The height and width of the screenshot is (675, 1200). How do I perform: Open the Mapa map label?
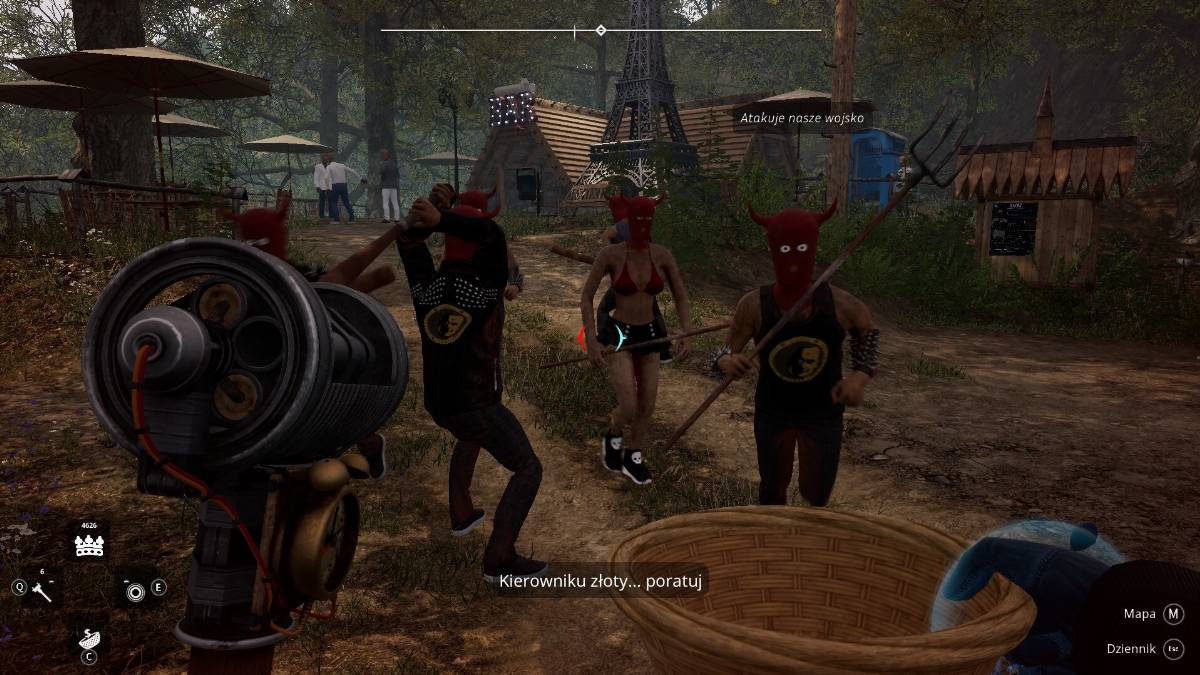click(1139, 614)
